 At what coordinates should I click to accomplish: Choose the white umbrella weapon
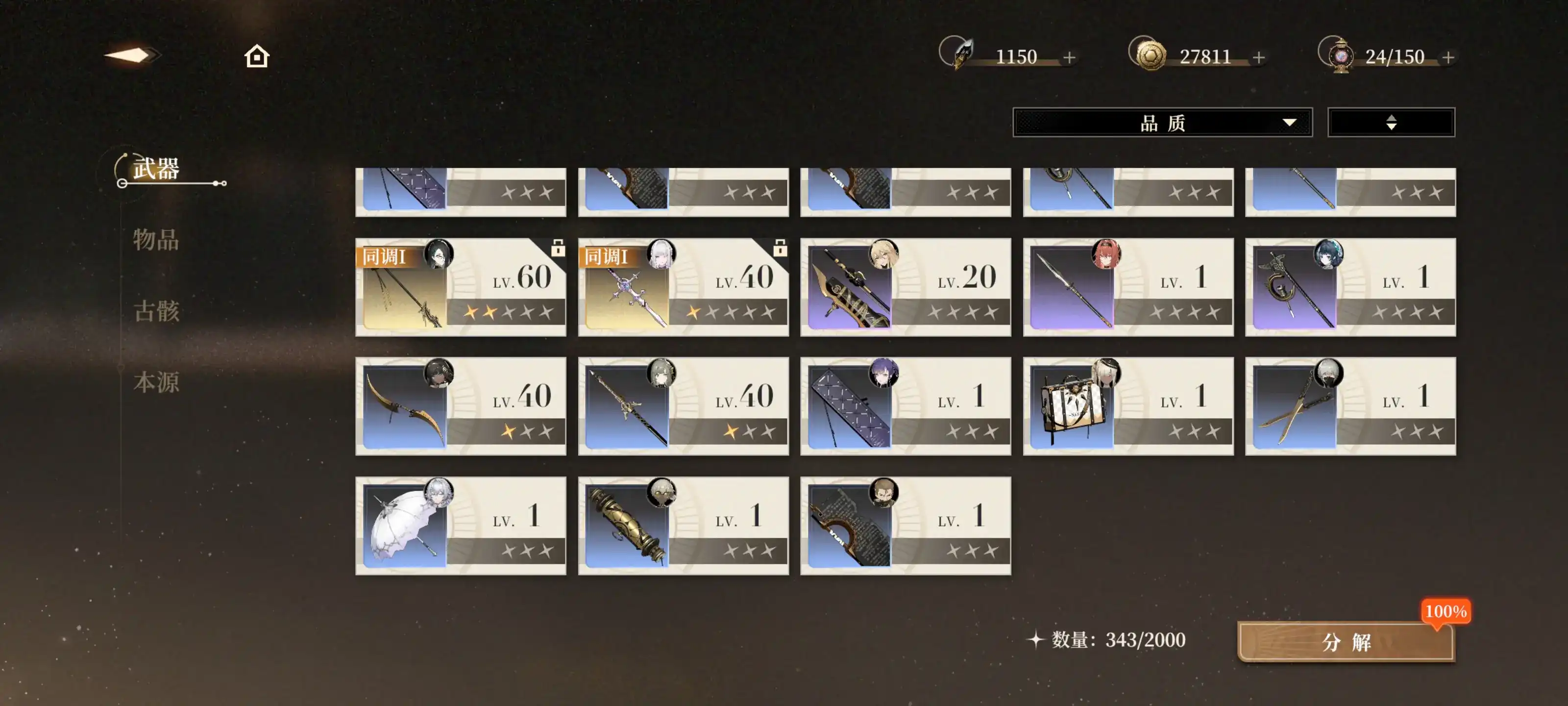click(x=461, y=526)
